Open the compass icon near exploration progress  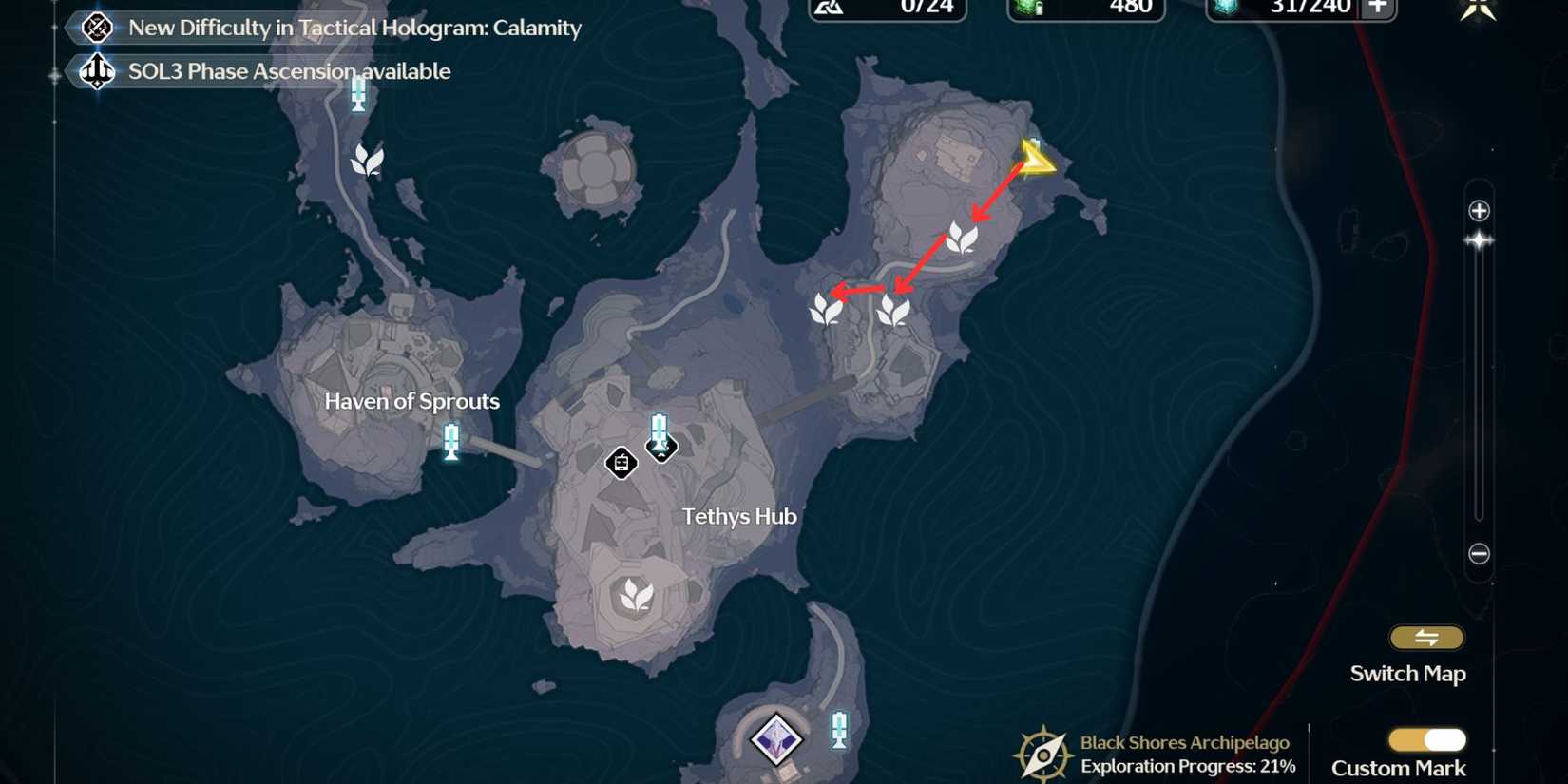[1043, 754]
